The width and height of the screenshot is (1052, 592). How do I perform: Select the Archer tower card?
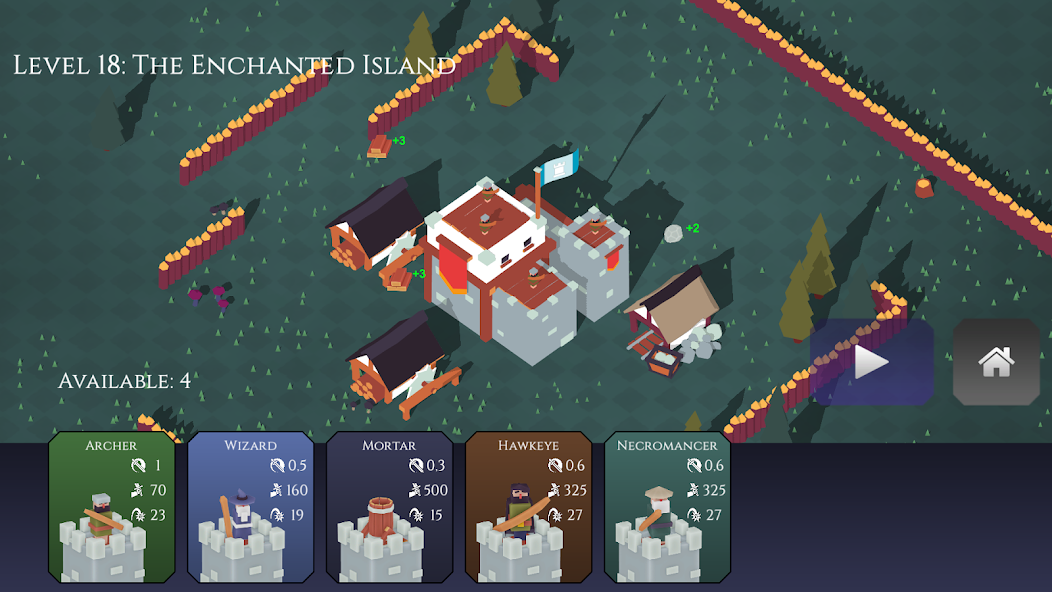coord(112,507)
